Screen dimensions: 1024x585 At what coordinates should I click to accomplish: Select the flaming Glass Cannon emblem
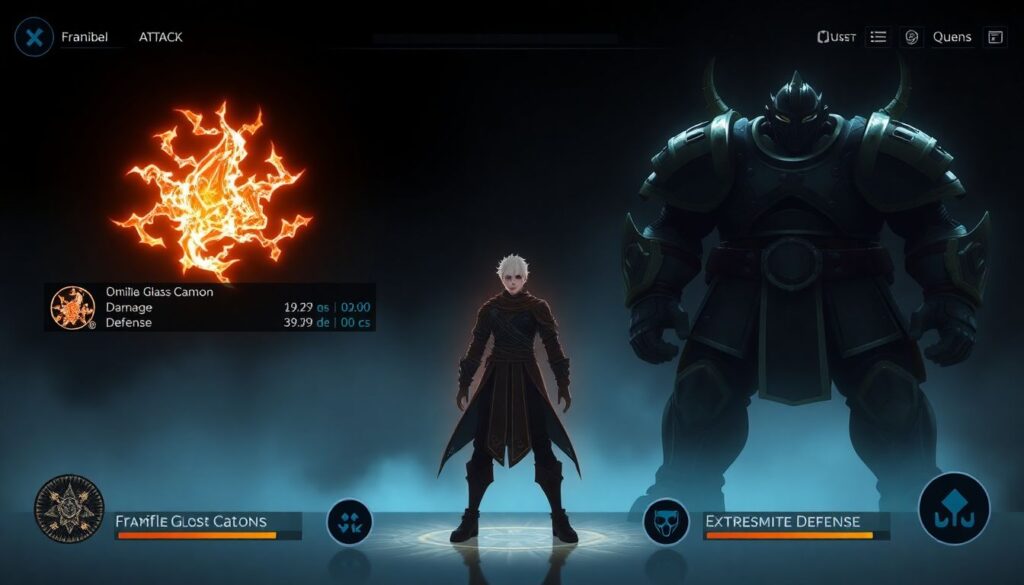coord(212,190)
